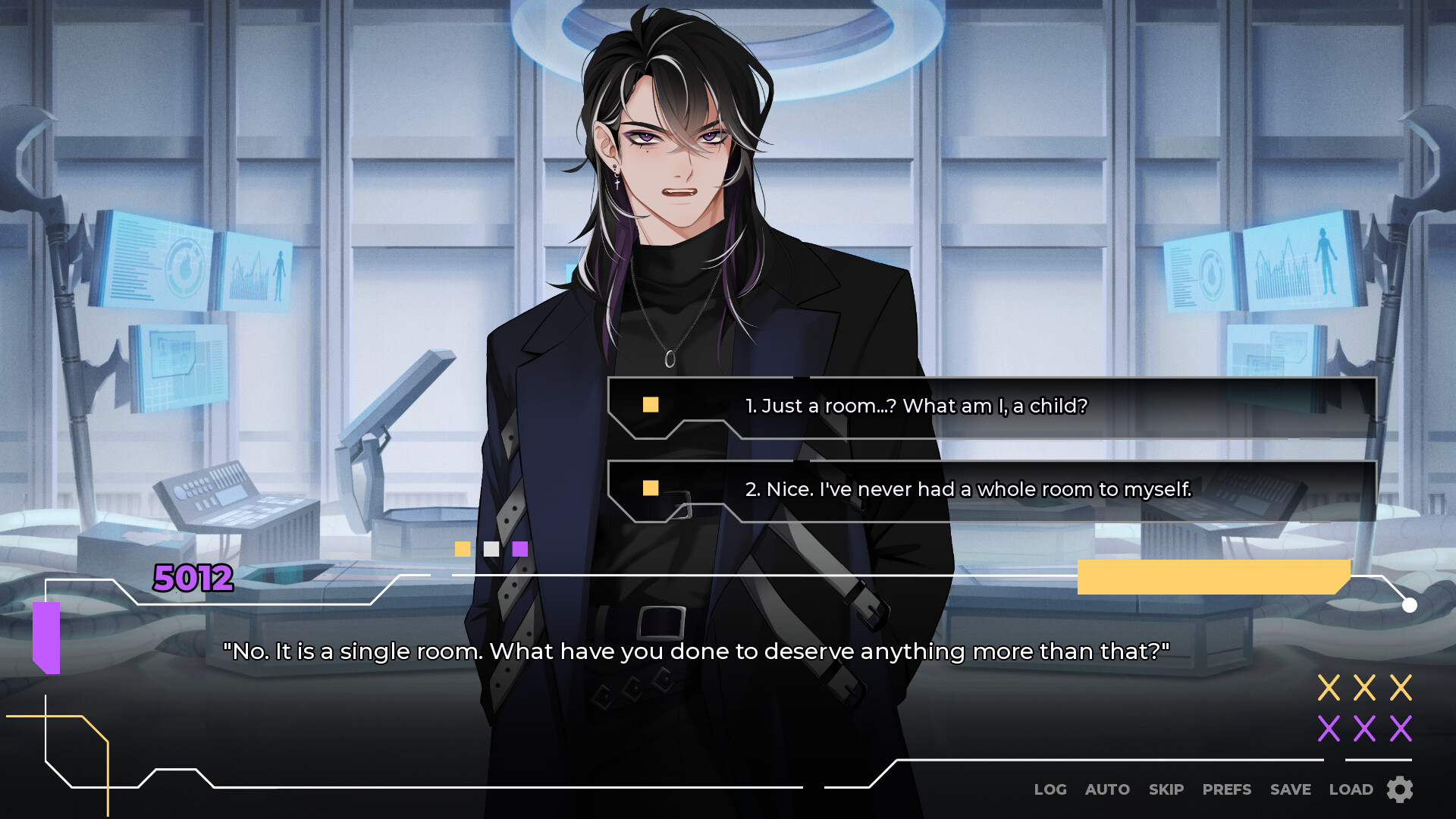Select the yellow square marker beside choice 1

pos(649,406)
